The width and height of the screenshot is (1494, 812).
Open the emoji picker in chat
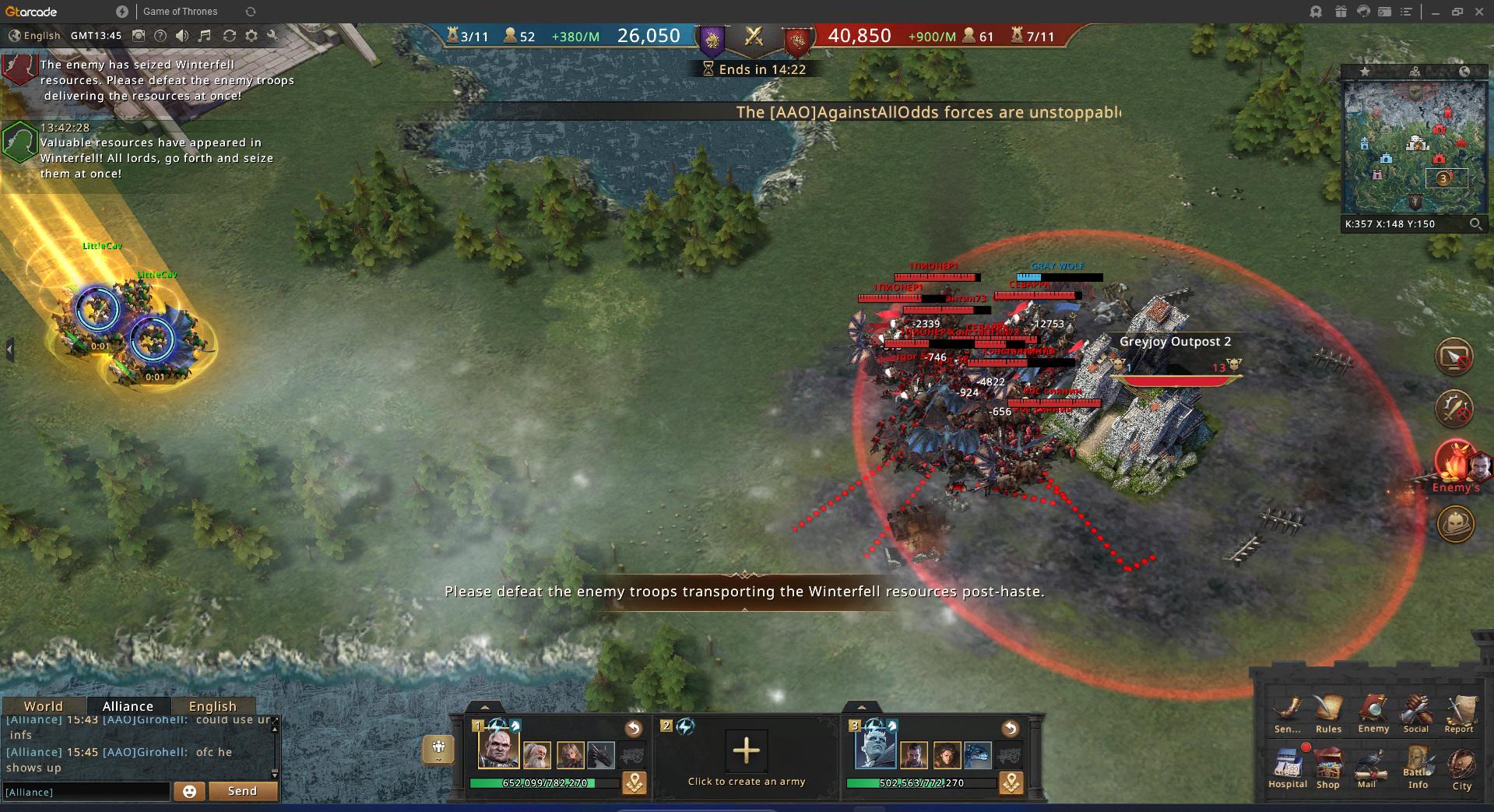[189, 791]
